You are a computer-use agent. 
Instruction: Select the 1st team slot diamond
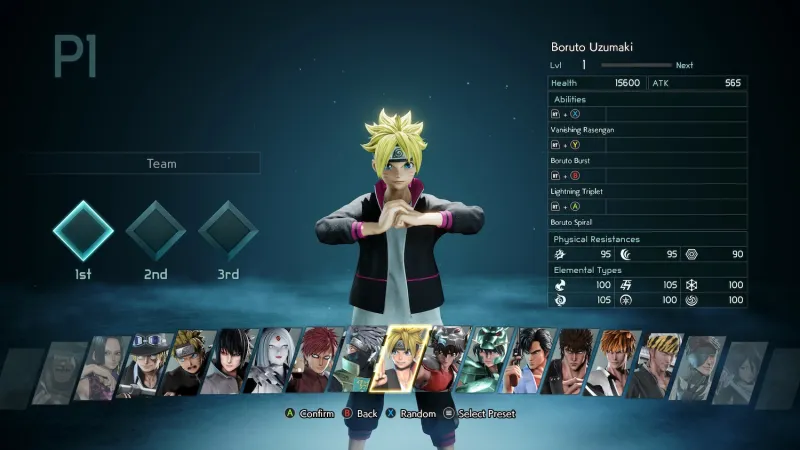point(83,231)
